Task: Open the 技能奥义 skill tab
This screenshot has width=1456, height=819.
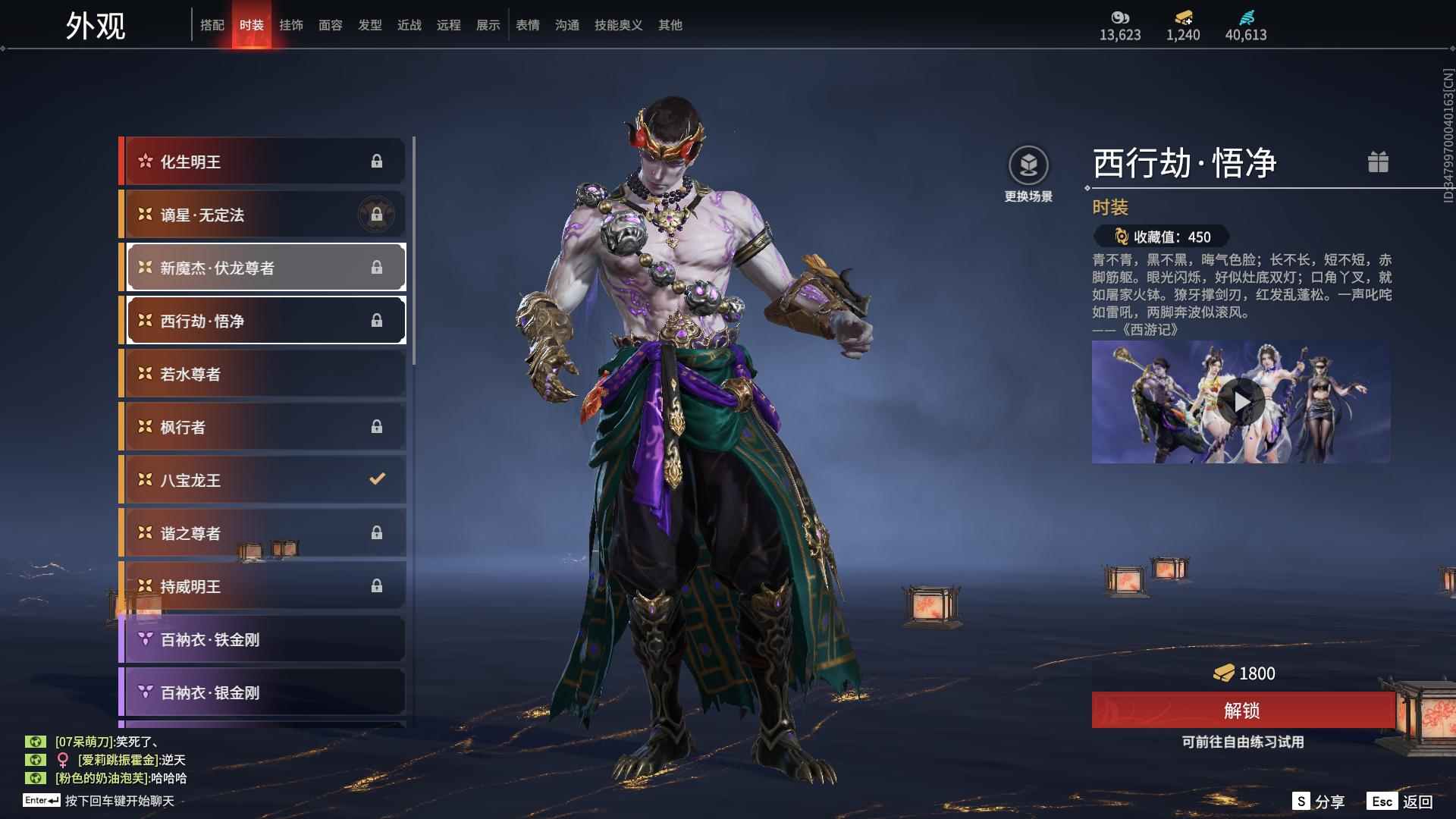Action: [x=619, y=25]
